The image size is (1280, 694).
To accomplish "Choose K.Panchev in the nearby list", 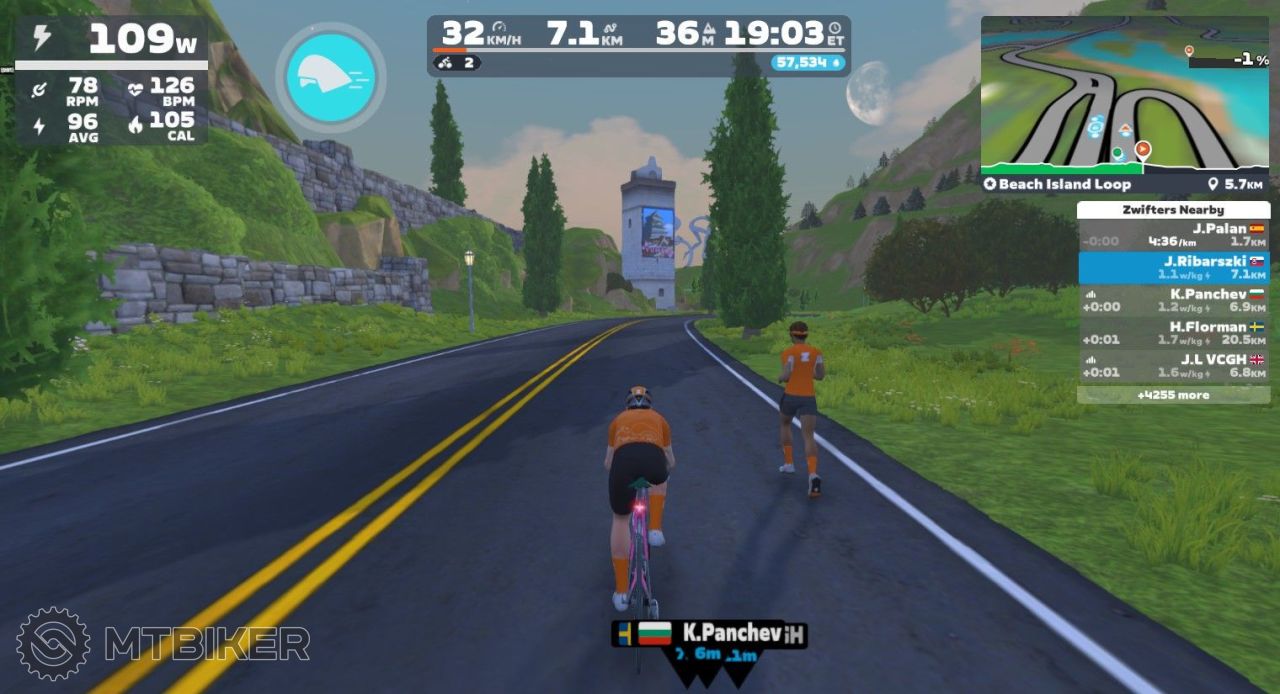I will click(x=1173, y=301).
